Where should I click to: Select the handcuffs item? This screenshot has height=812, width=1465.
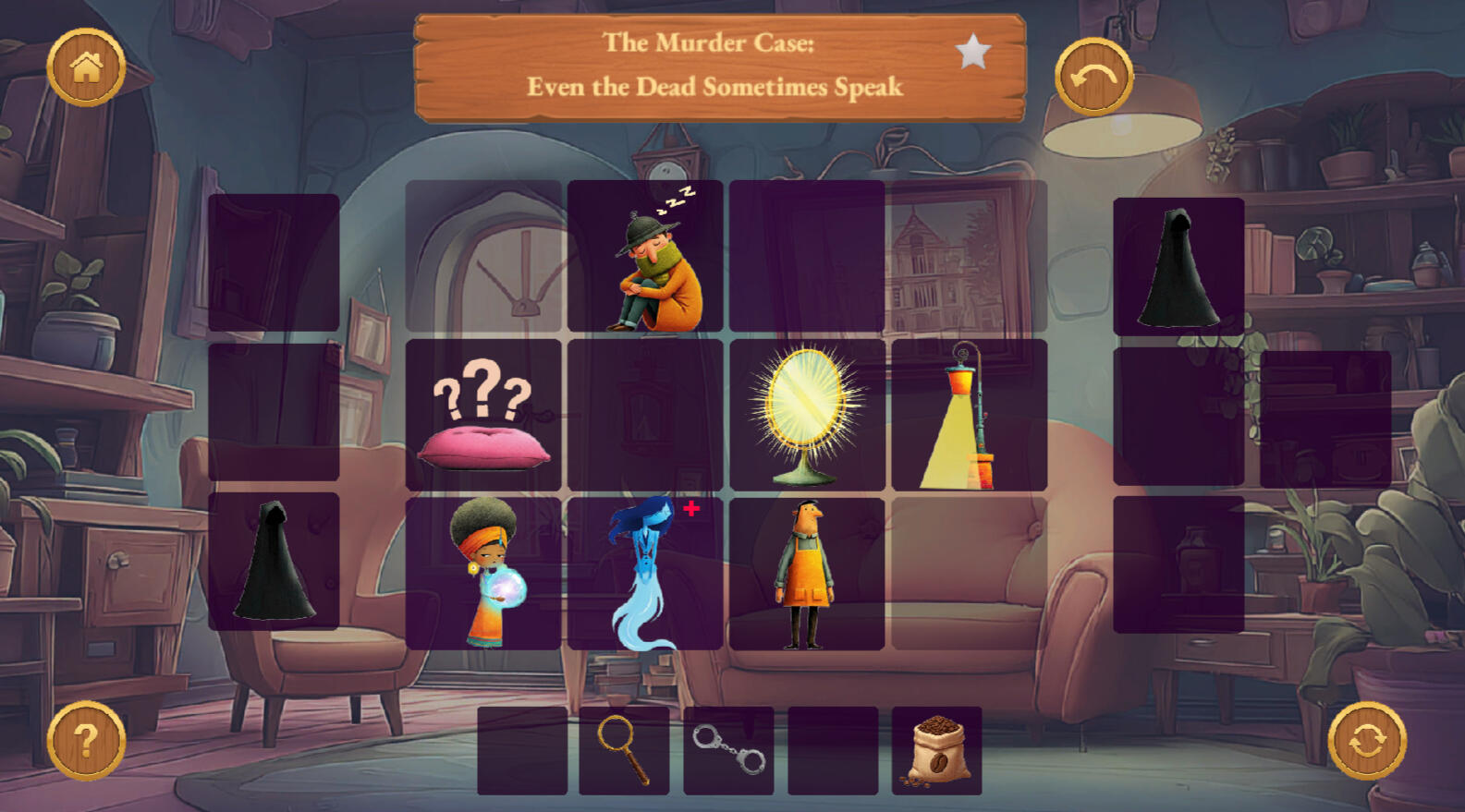[728, 750]
